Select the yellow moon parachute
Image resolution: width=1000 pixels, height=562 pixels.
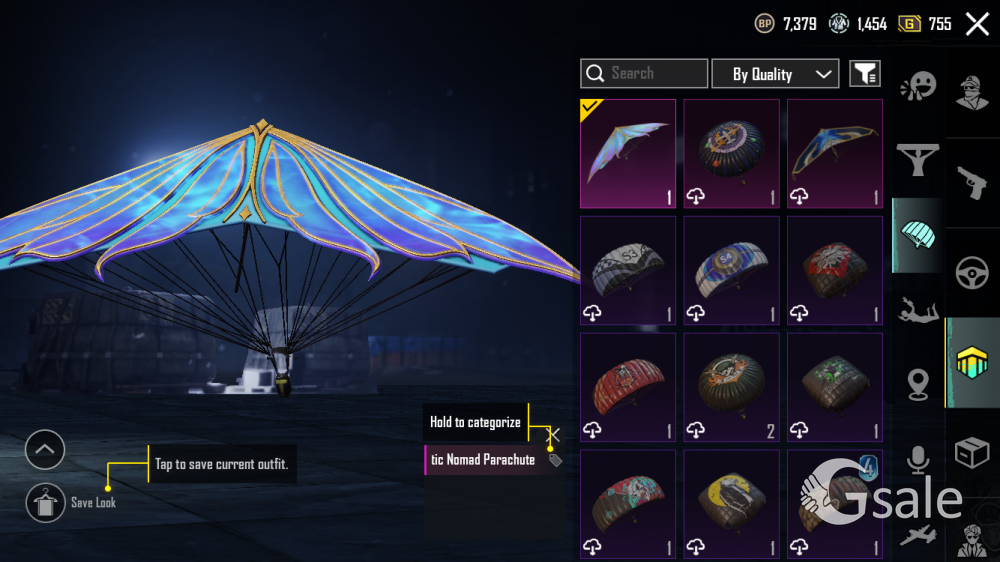pos(731,504)
